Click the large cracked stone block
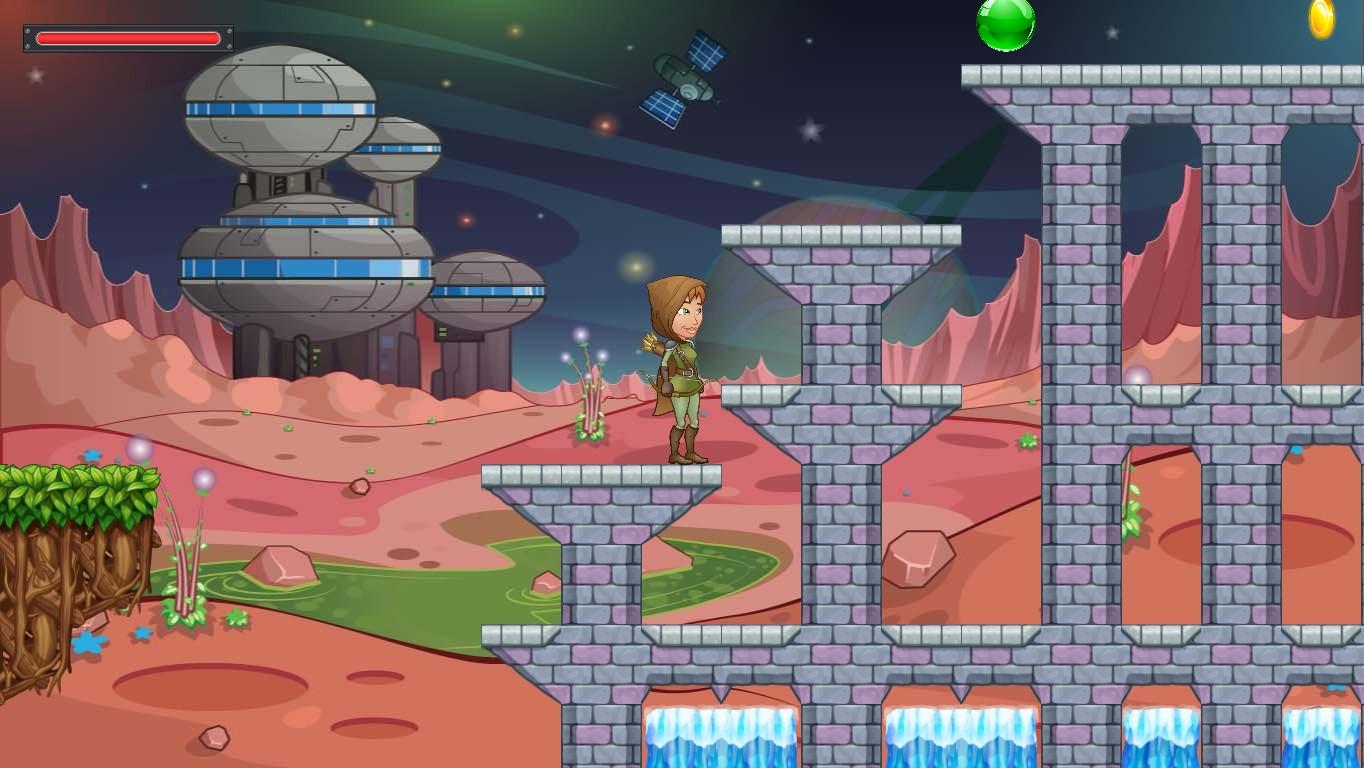The height and width of the screenshot is (768, 1364). click(x=917, y=560)
